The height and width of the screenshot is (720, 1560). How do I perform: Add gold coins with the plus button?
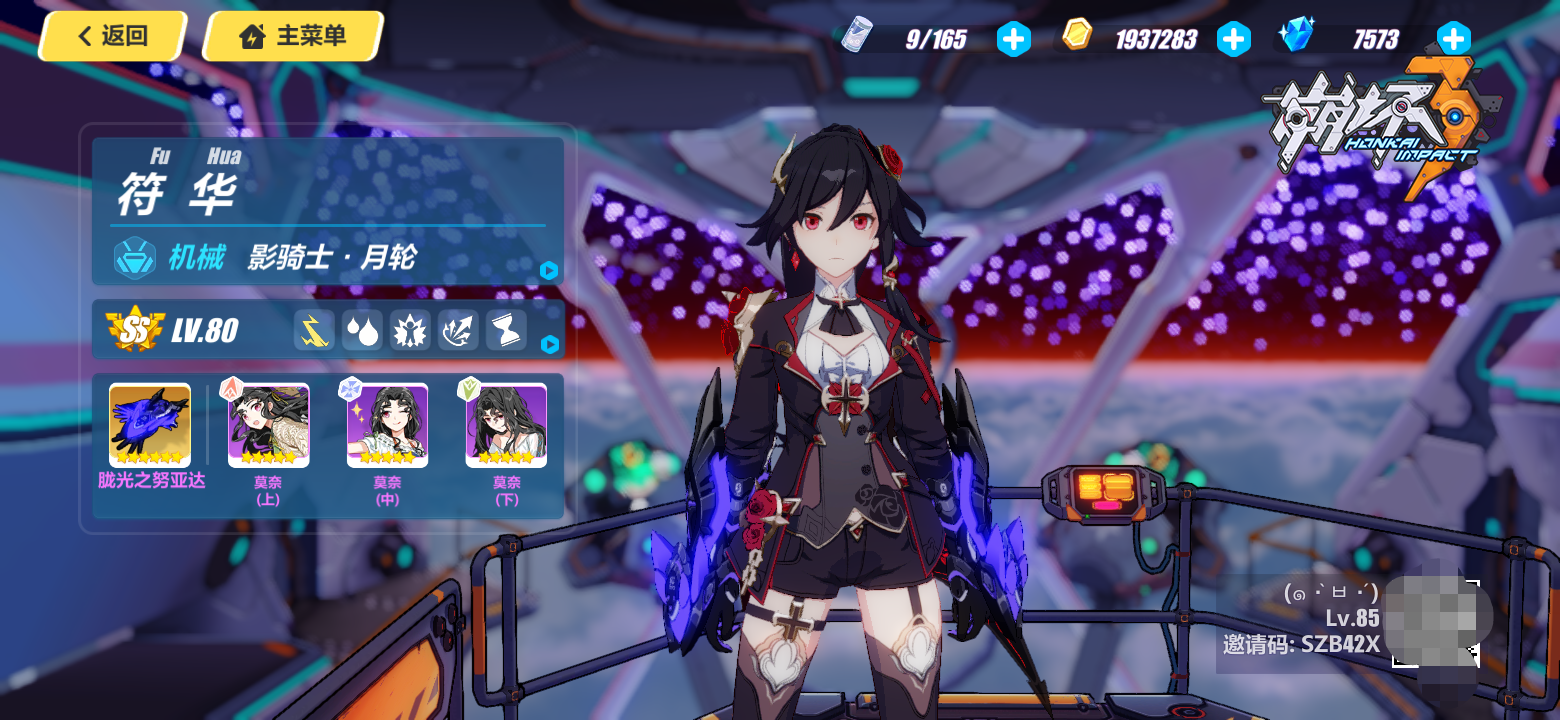pyautogui.click(x=1233, y=40)
